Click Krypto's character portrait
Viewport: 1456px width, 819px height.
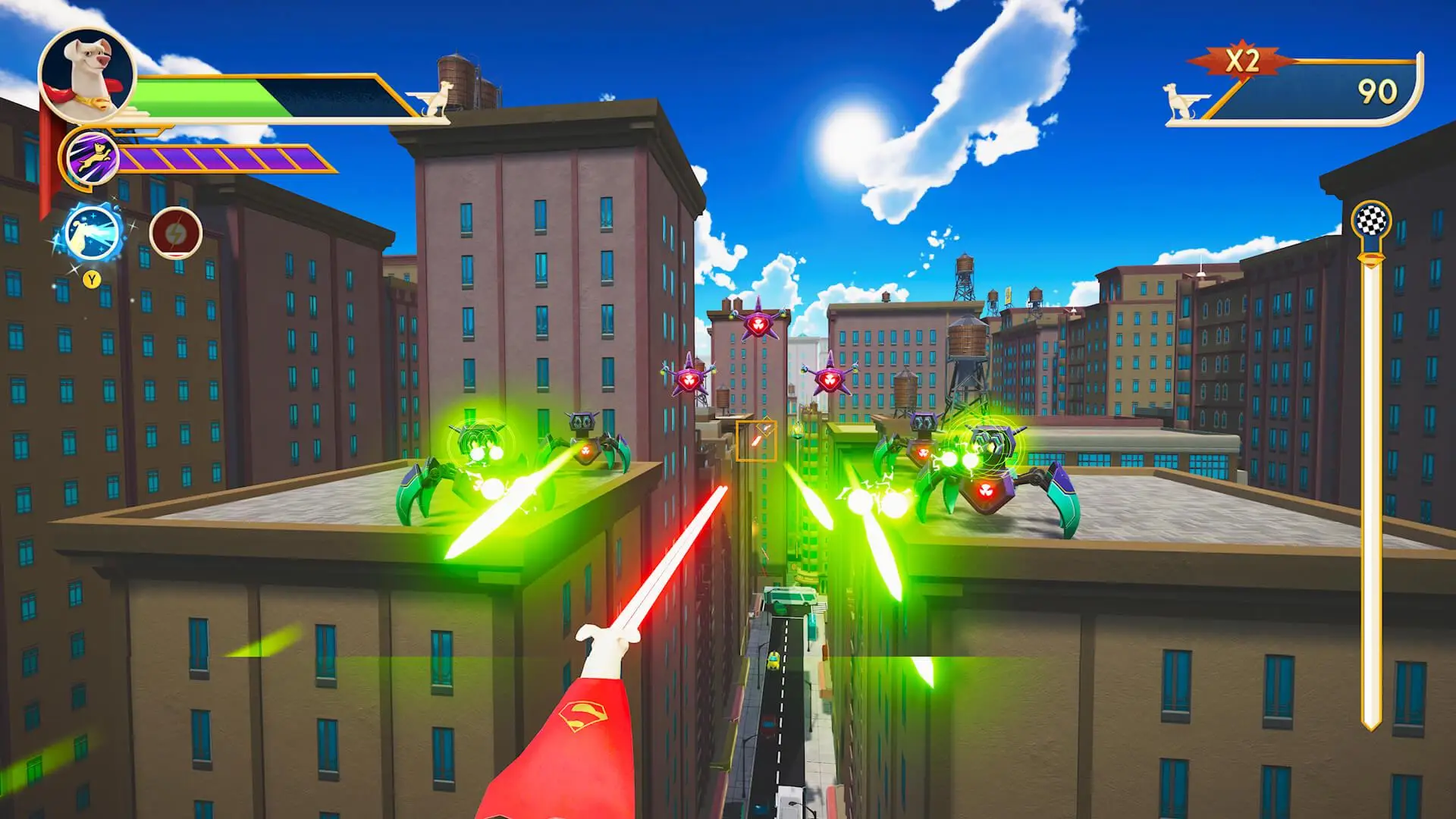[x=86, y=74]
